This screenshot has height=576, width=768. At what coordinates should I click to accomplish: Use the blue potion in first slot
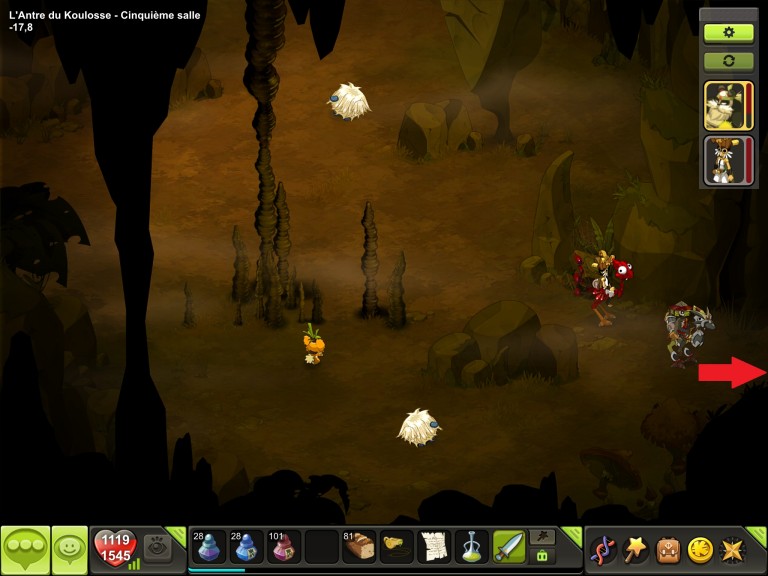[208, 547]
